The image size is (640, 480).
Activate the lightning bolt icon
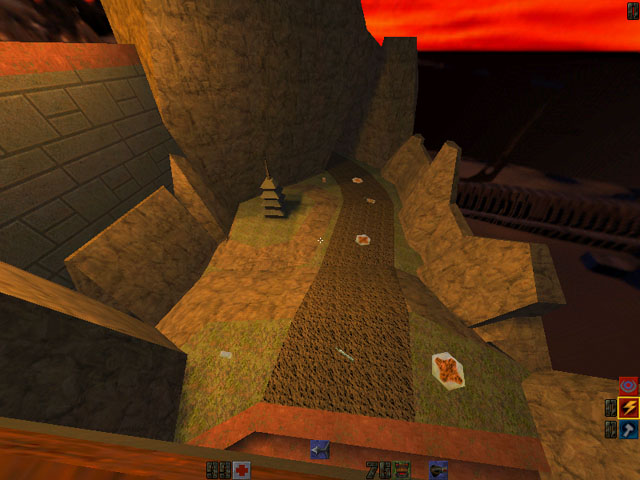(628, 407)
